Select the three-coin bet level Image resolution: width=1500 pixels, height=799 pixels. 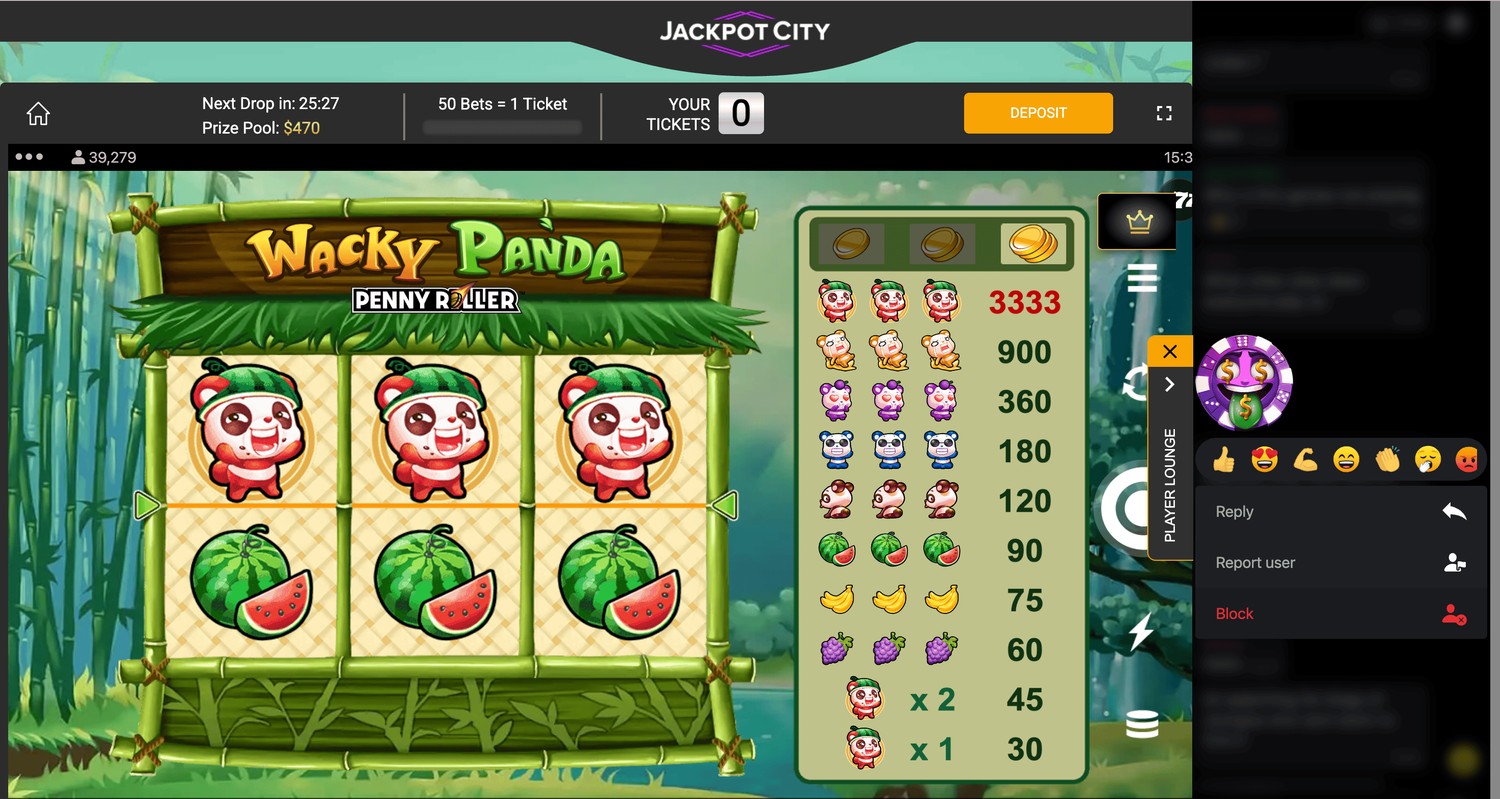coord(1033,243)
